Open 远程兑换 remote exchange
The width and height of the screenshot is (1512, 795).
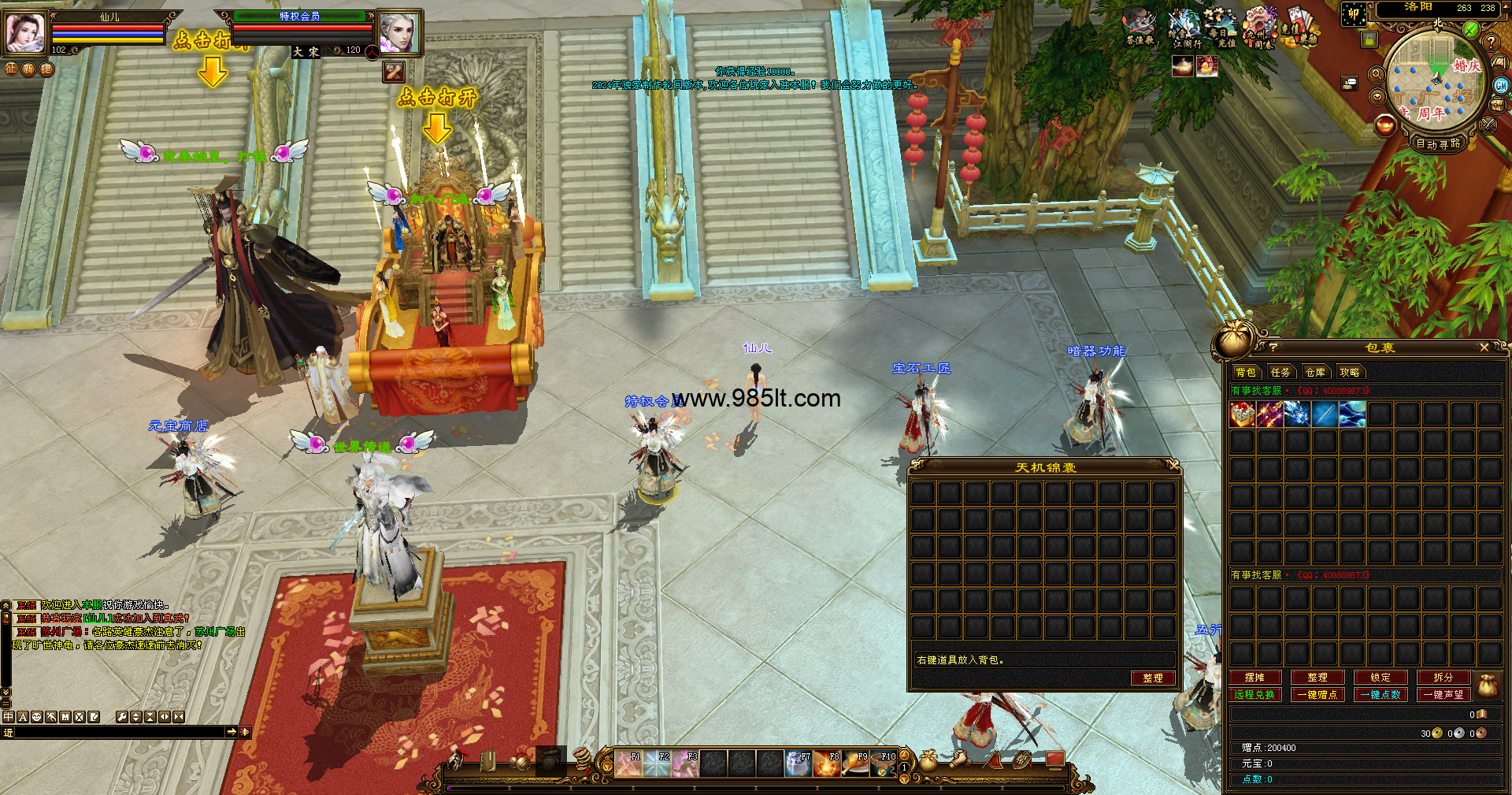click(1254, 695)
